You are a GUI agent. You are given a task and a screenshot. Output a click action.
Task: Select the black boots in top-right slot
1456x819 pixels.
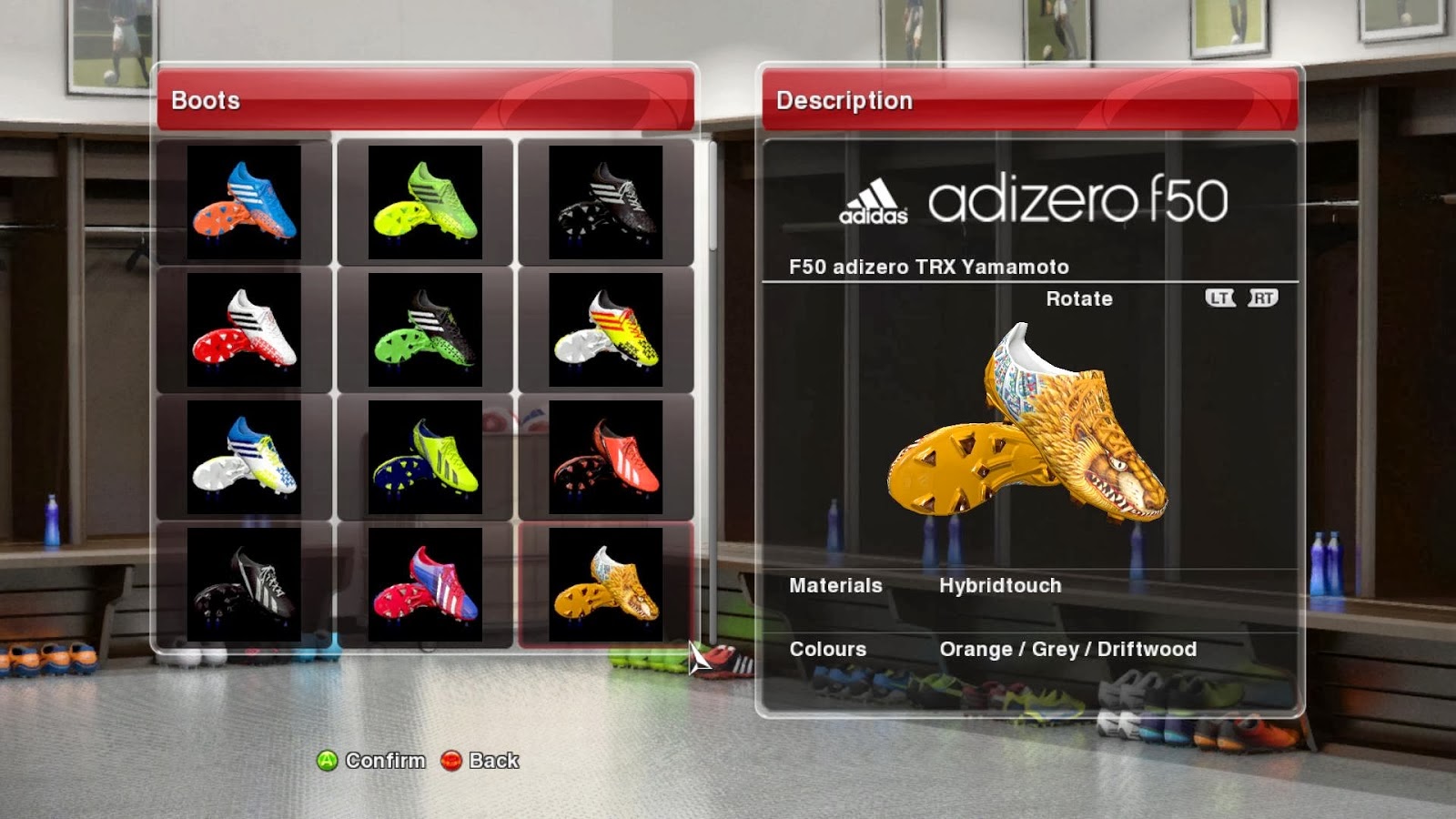pyautogui.click(x=607, y=202)
